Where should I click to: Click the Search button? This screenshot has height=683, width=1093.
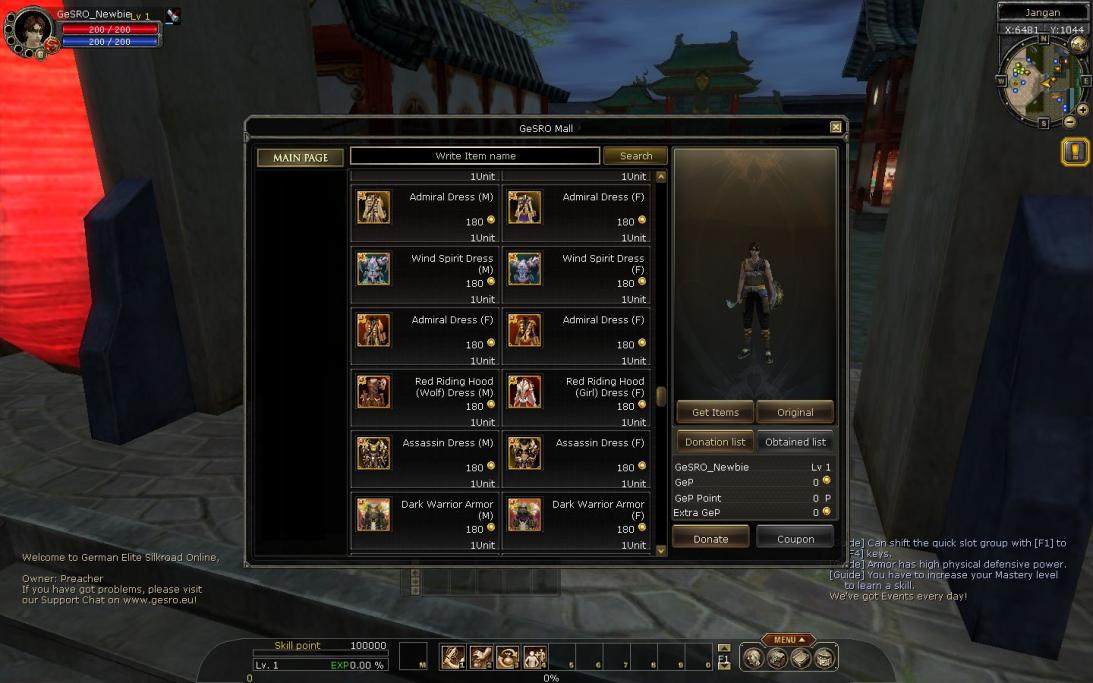pos(635,156)
